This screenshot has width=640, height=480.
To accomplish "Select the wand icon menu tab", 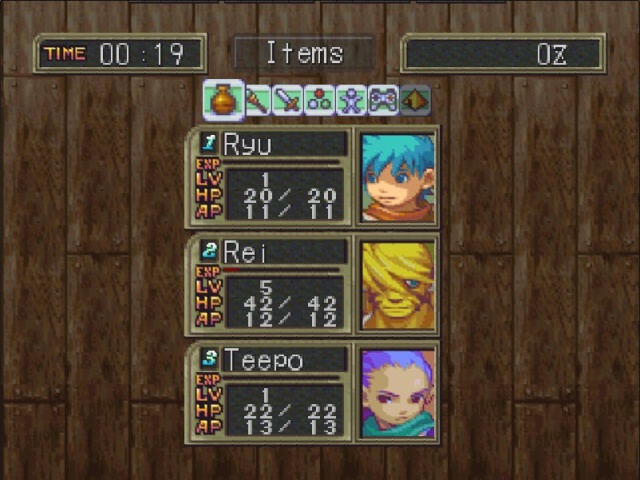I will click(x=257, y=101).
